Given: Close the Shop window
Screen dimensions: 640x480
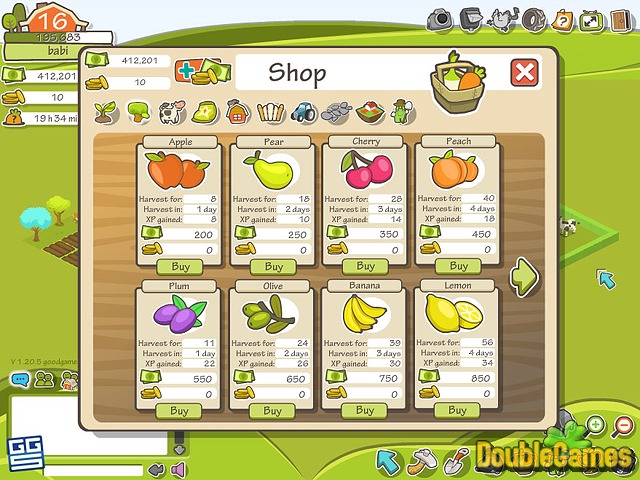Looking at the screenshot, I should (524, 72).
